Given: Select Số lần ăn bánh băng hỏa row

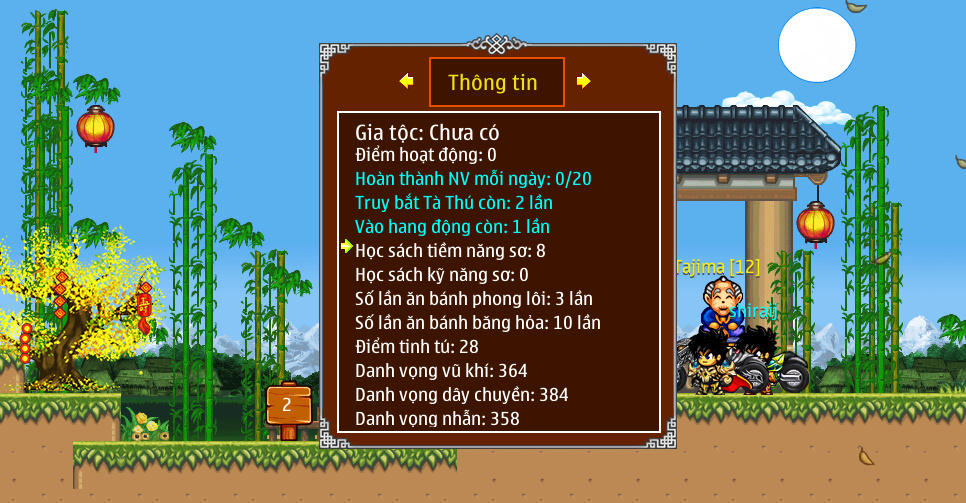Looking at the screenshot, I should click(x=478, y=323).
